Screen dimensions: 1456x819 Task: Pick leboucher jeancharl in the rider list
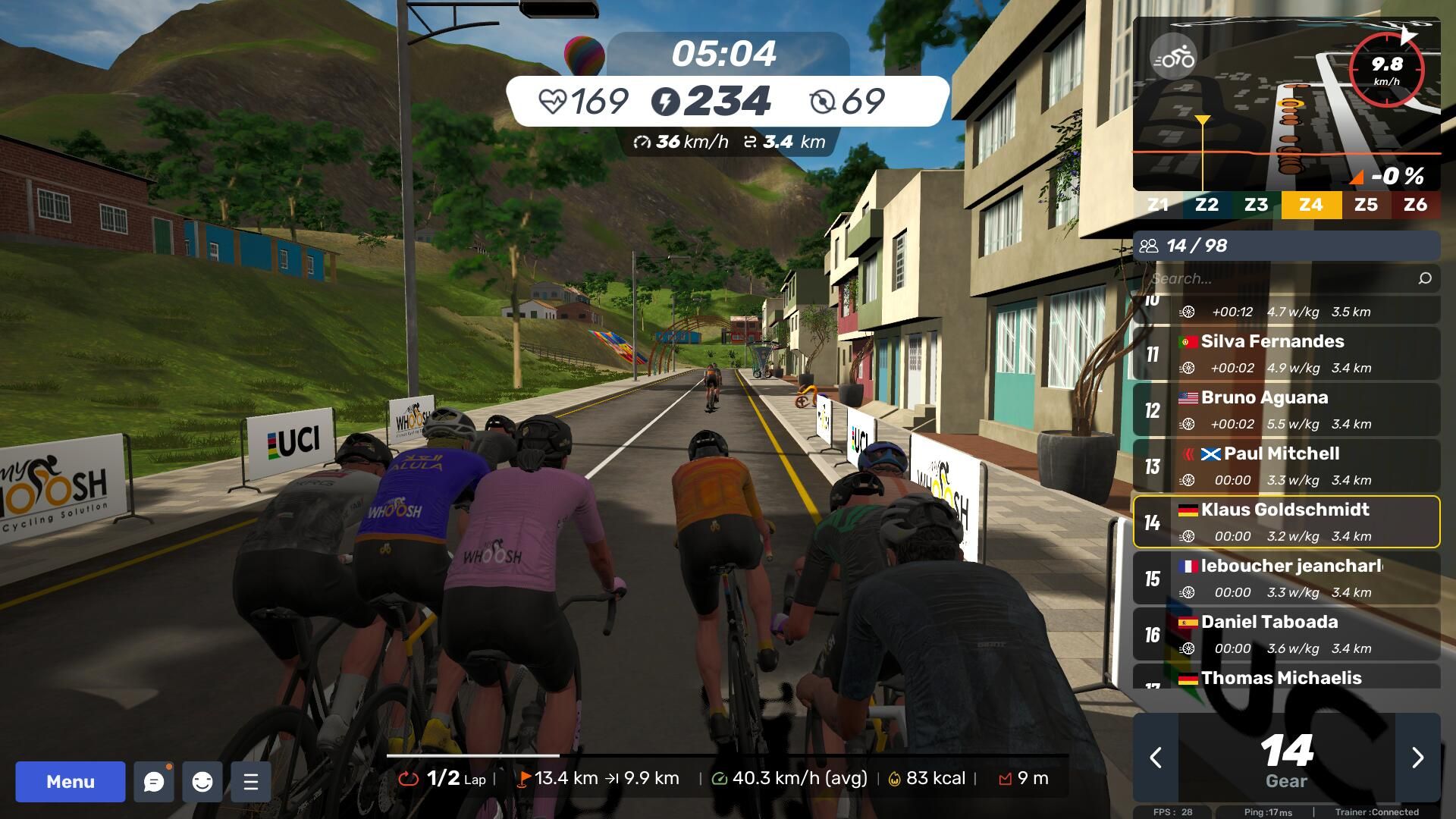pyautogui.click(x=1286, y=578)
